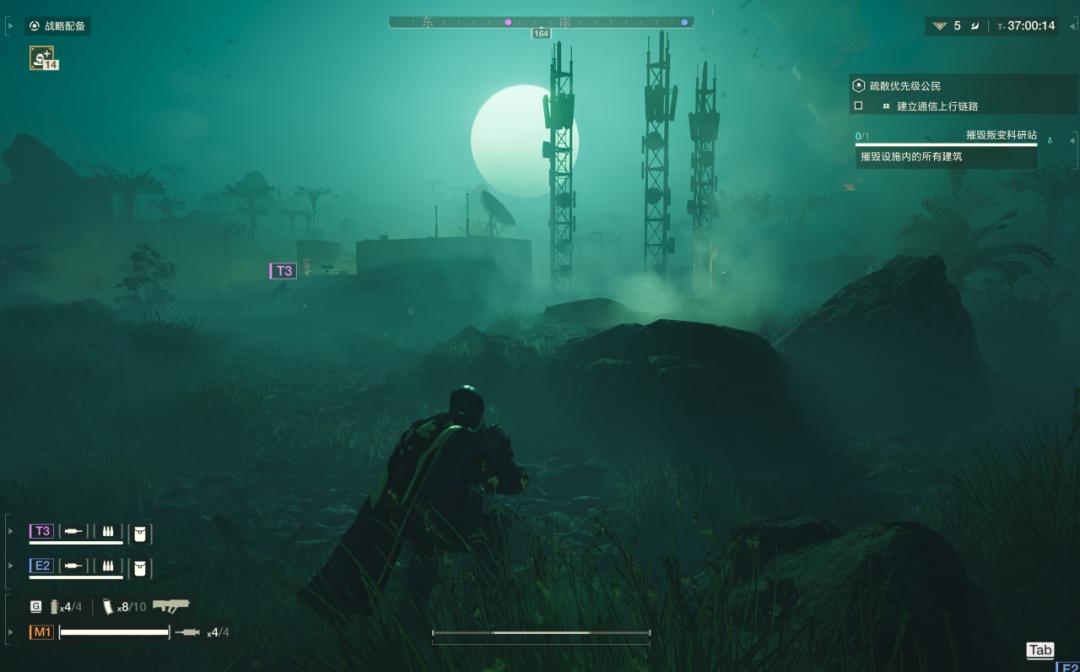1080x672 pixels.
Task: Select the reinforce stratagem icon with 14
Action: point(43,58)
